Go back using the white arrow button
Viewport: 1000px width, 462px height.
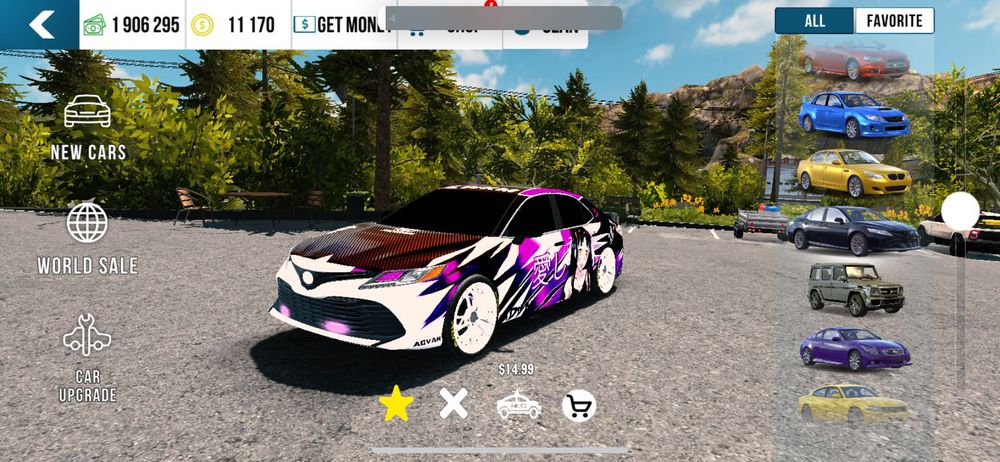pos(40,25)
